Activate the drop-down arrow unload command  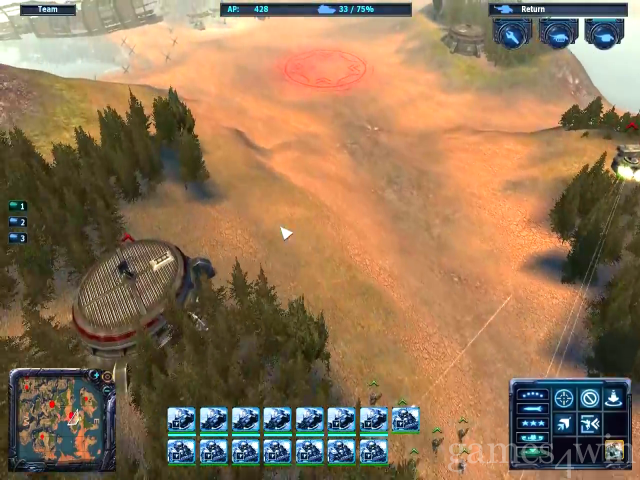[614, 398]
